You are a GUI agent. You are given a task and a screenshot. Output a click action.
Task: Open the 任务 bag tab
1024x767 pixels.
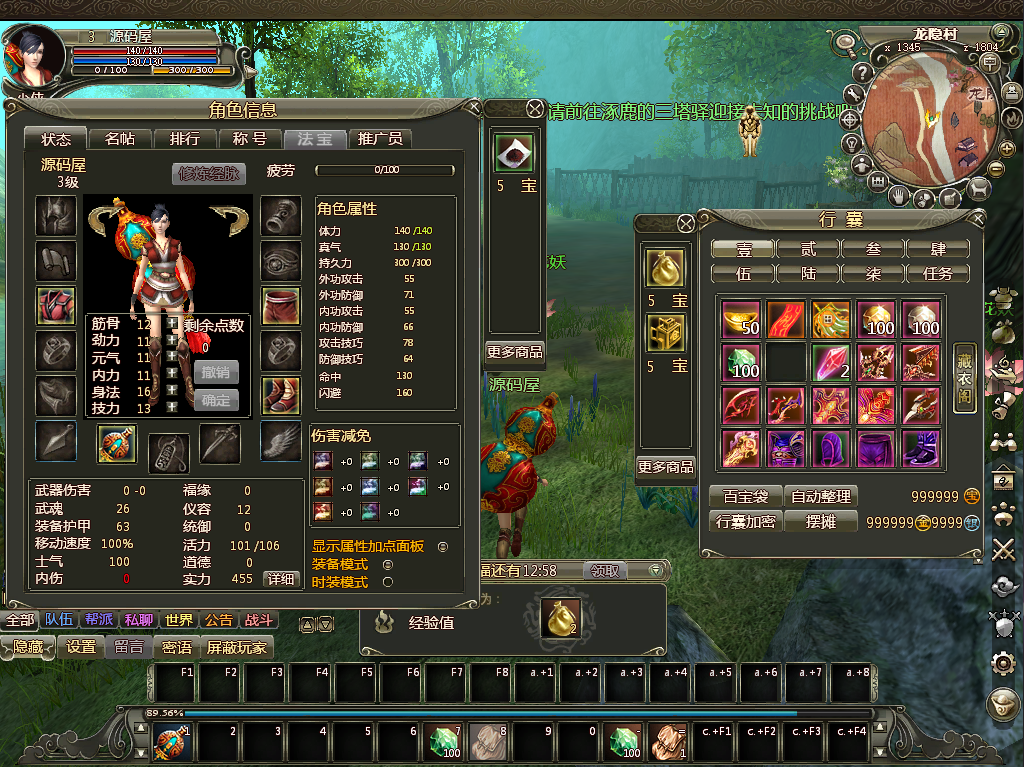tap(938, 272)
